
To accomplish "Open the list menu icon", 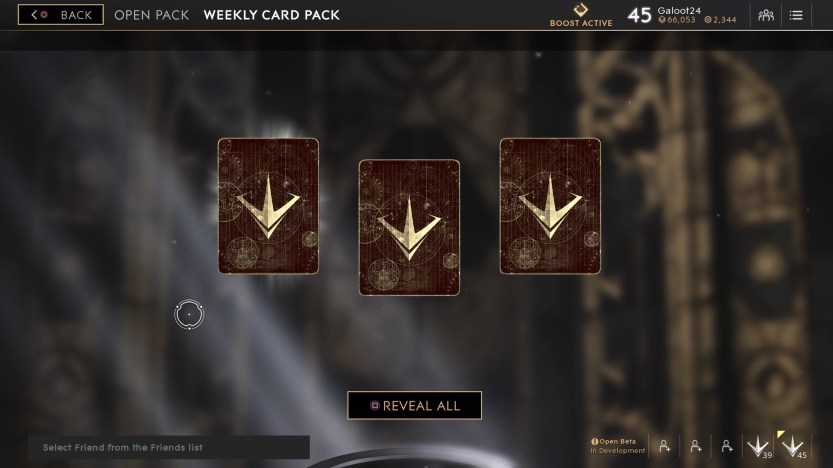I will click(x=796, y=15).
